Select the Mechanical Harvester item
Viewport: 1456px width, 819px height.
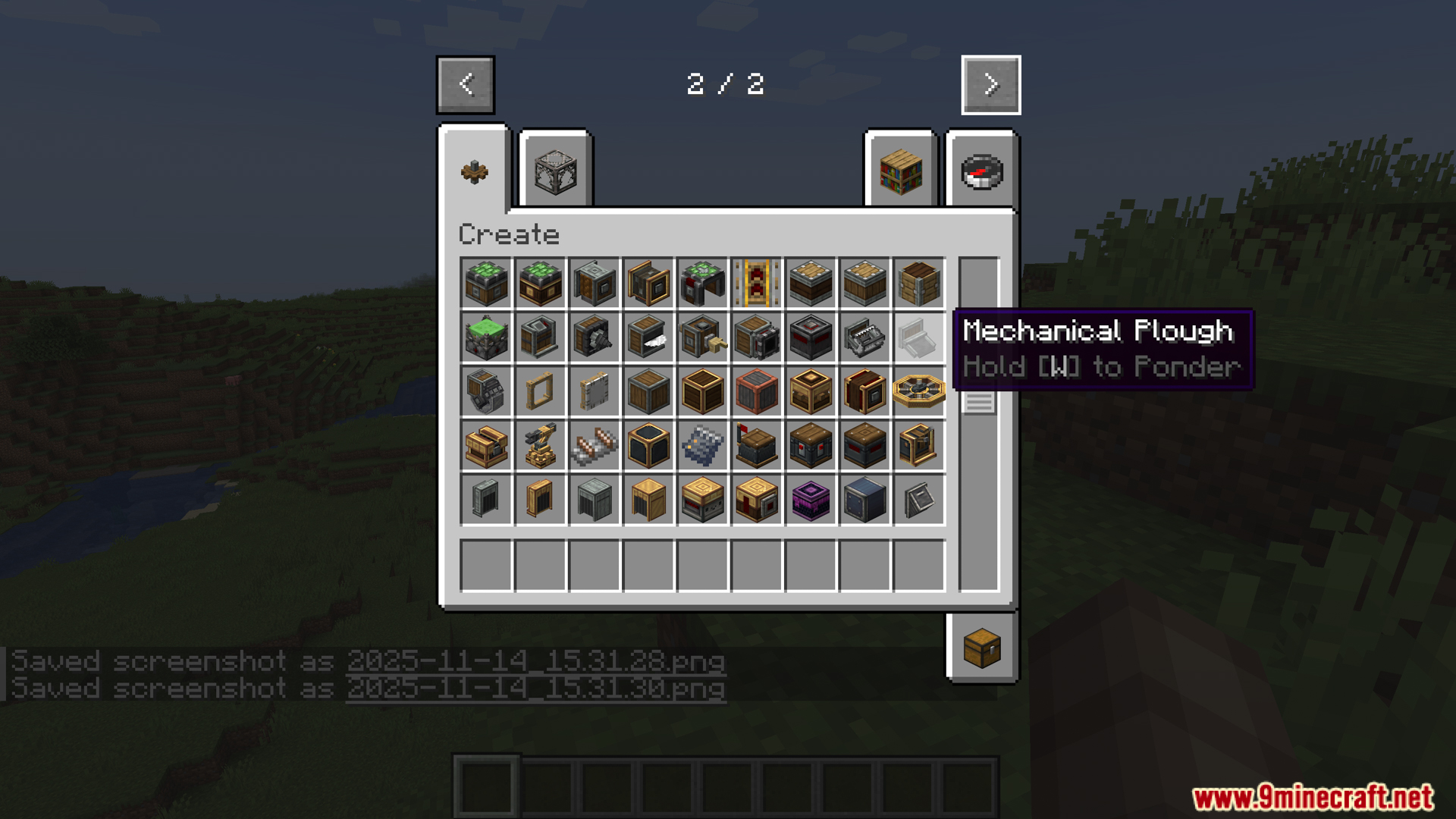coord(864,337)
